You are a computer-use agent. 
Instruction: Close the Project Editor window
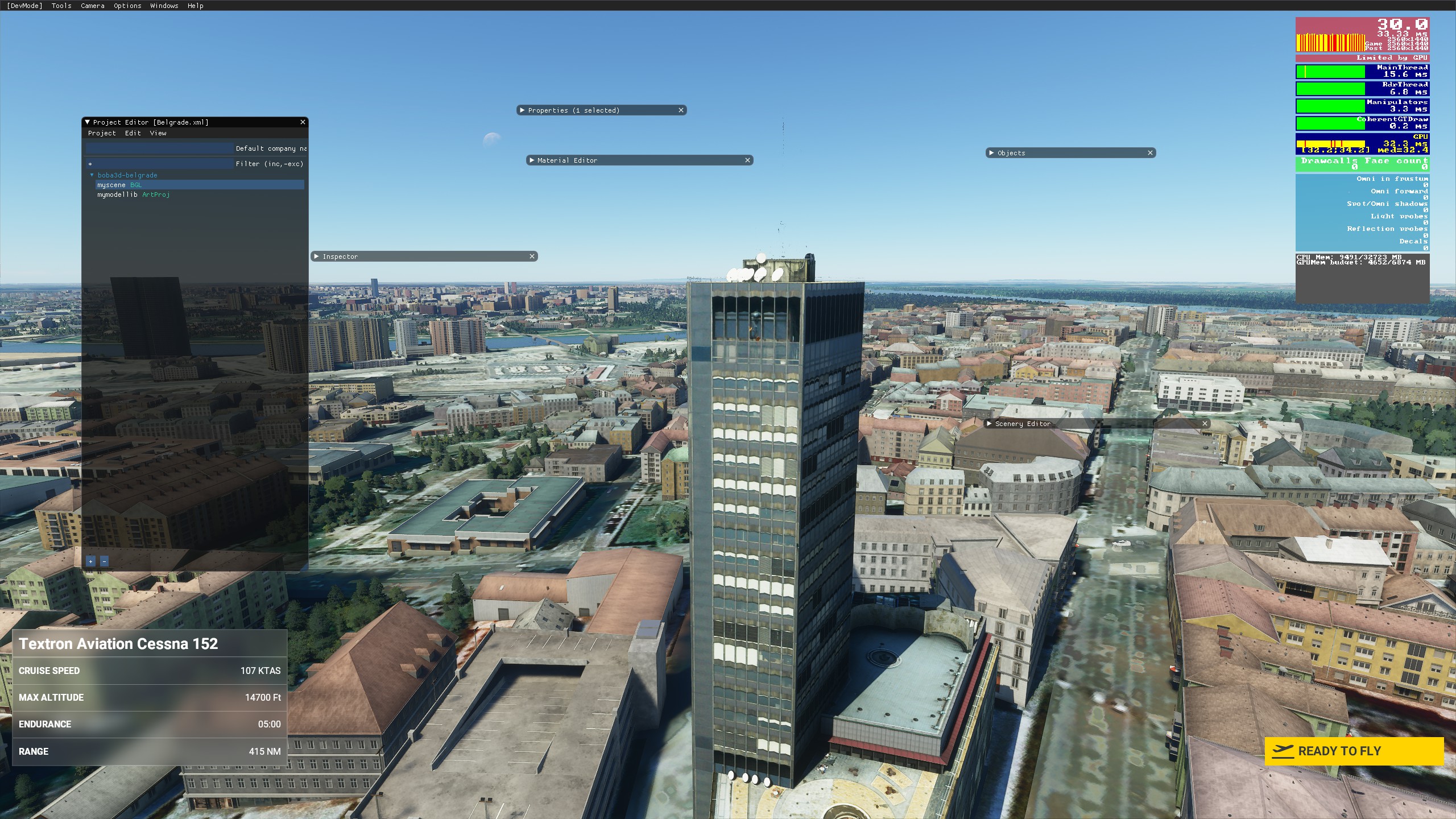[303, 122]
